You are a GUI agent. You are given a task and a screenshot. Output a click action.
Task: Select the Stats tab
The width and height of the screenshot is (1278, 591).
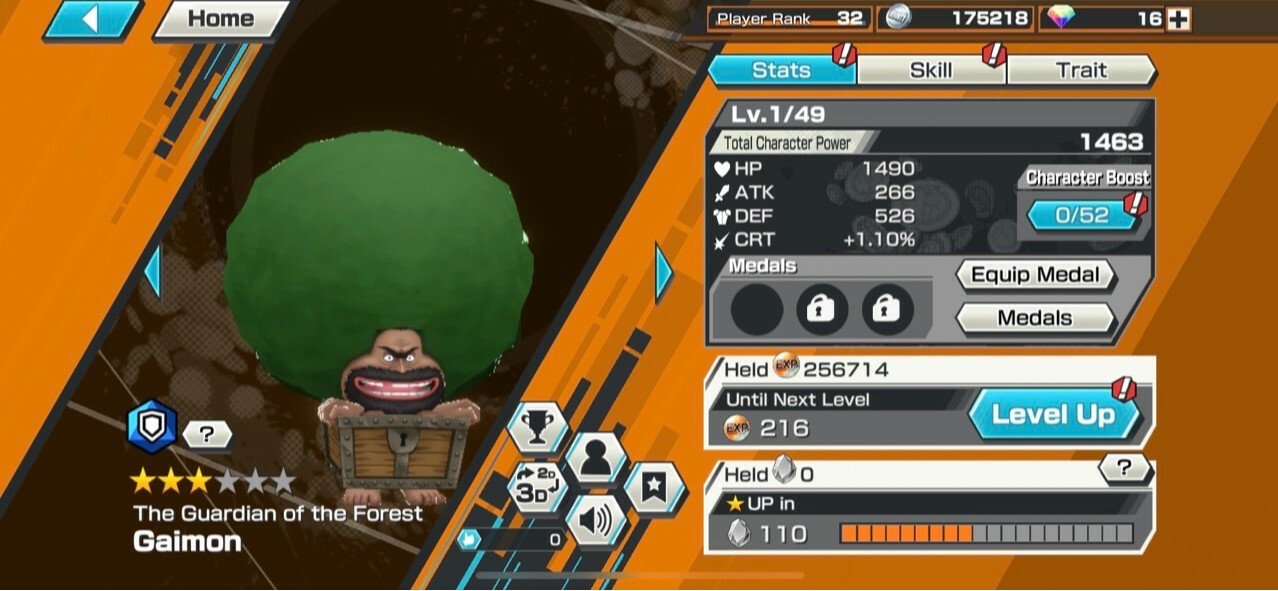point(781,70)
